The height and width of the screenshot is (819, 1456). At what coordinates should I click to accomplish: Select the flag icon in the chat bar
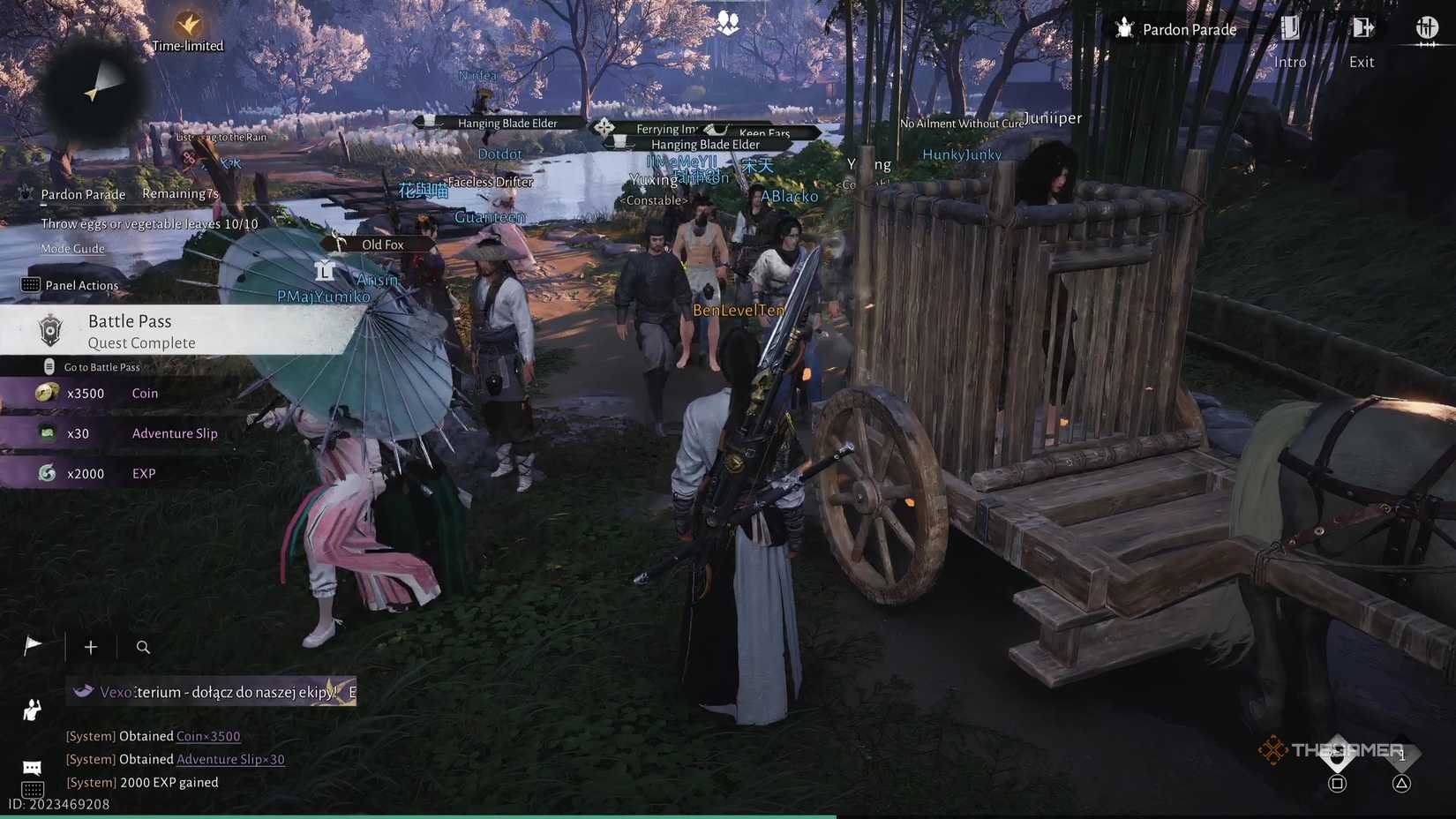tap(32, 645)
